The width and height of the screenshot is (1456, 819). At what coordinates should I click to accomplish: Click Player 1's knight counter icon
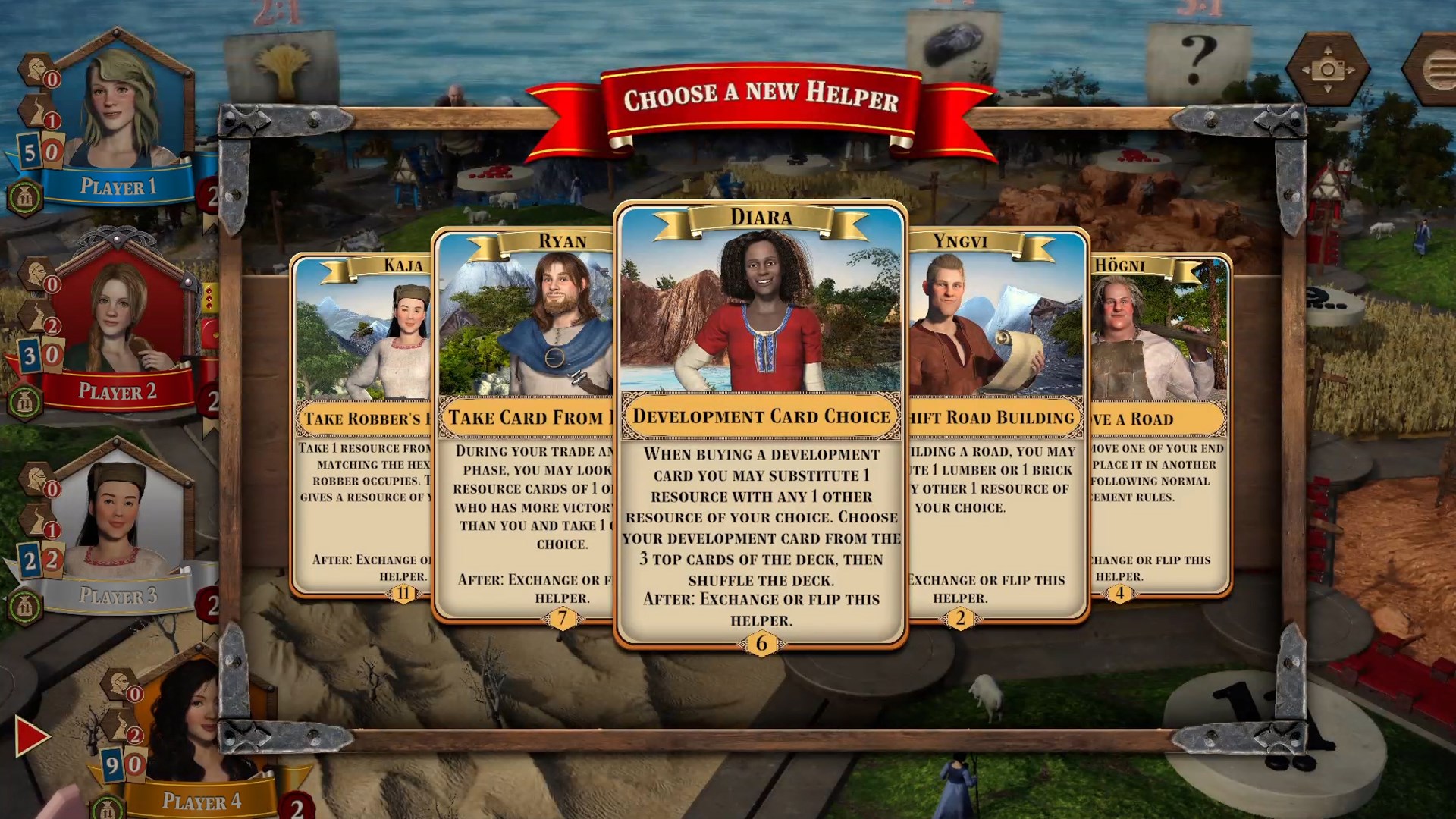[36, 68]
